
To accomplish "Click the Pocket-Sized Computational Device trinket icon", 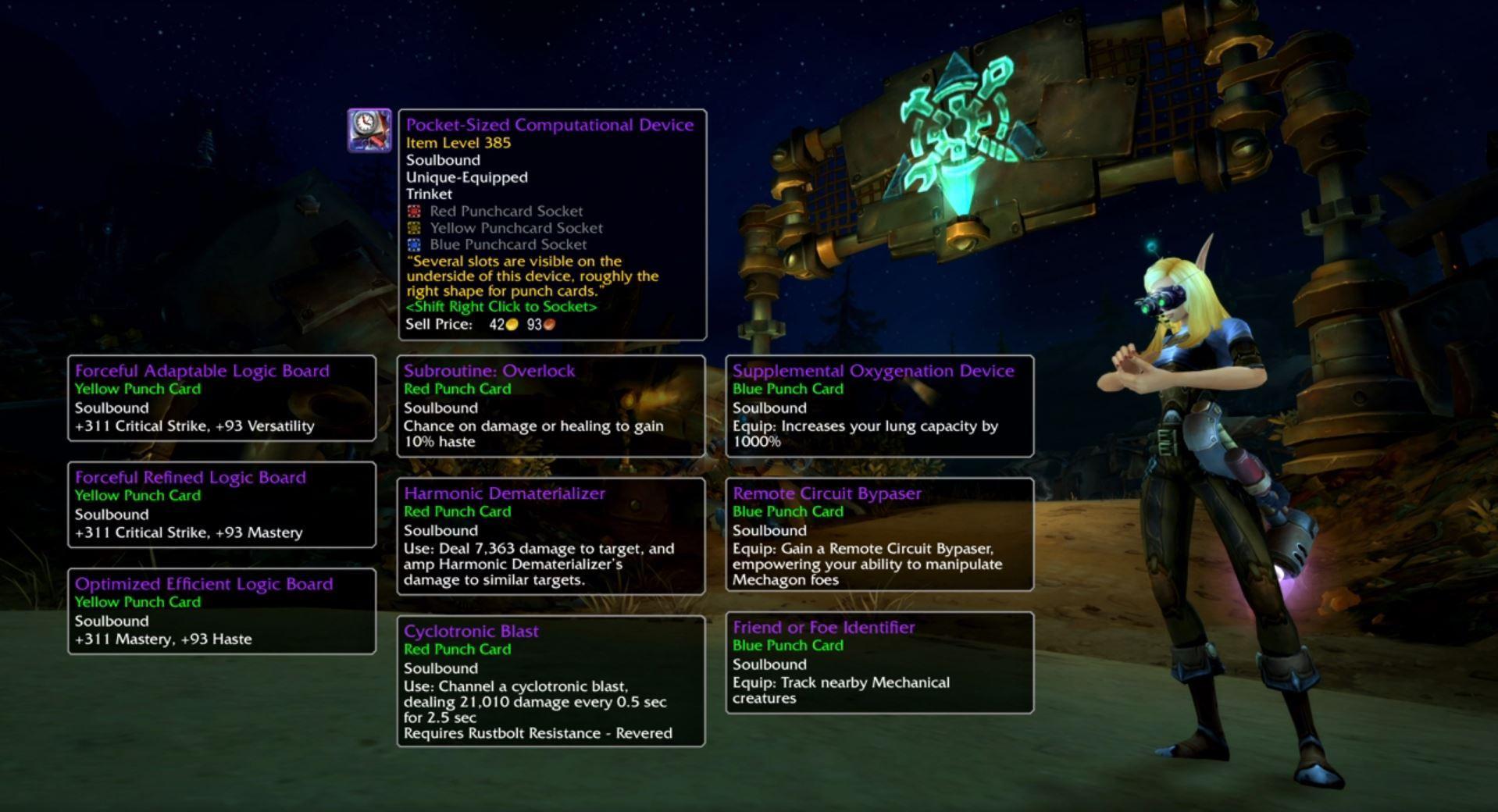I will 369,130.
